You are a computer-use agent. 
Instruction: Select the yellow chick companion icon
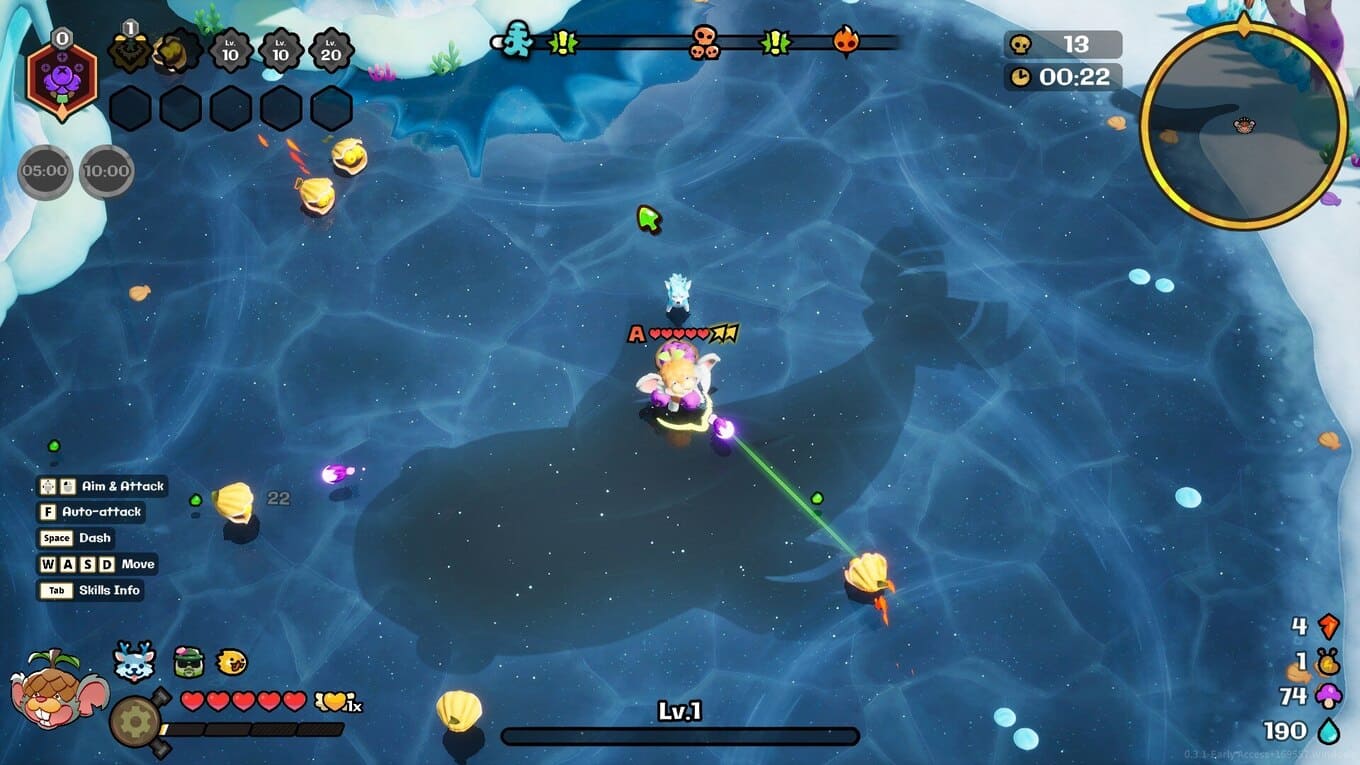point(231,661)
